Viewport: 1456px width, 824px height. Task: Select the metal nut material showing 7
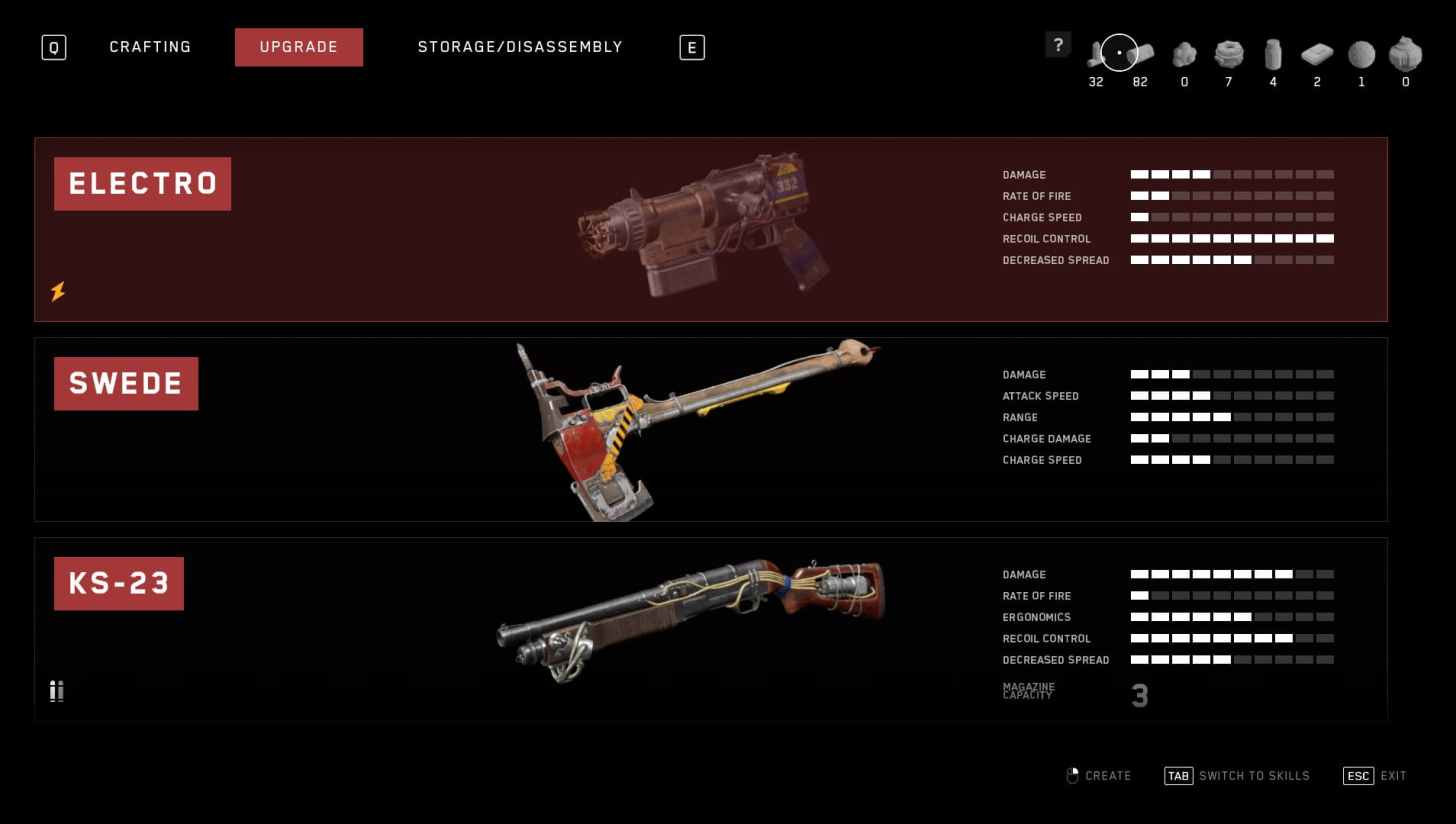tap(1228, 55)
